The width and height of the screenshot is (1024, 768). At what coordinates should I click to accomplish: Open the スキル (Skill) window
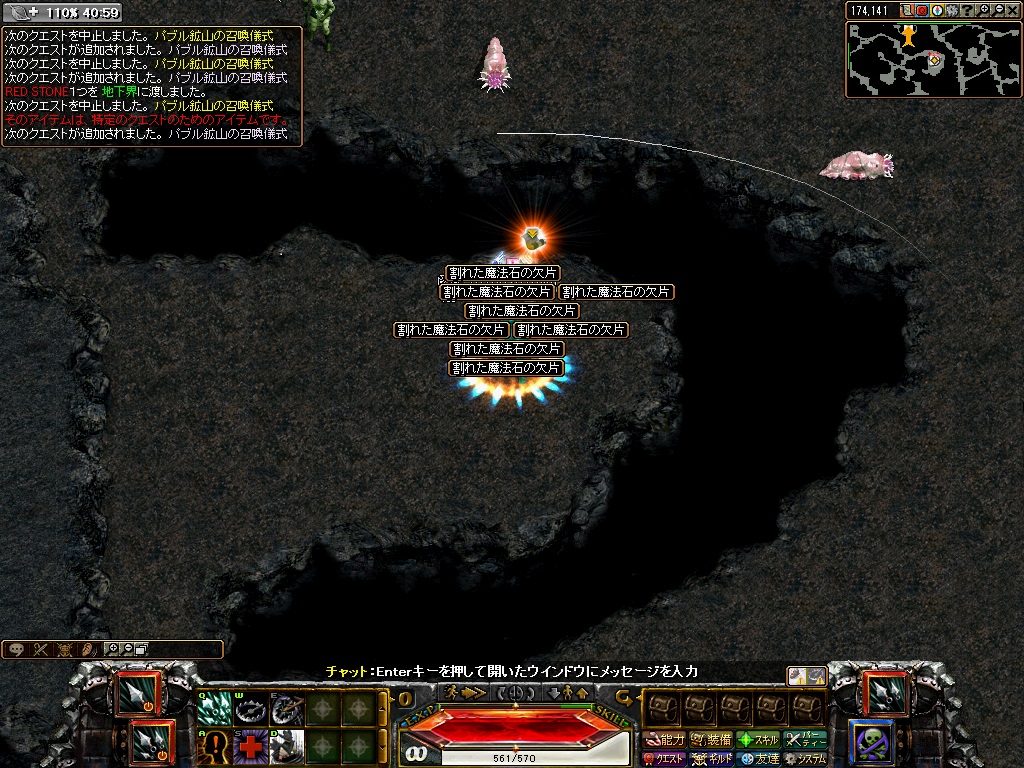758,740
